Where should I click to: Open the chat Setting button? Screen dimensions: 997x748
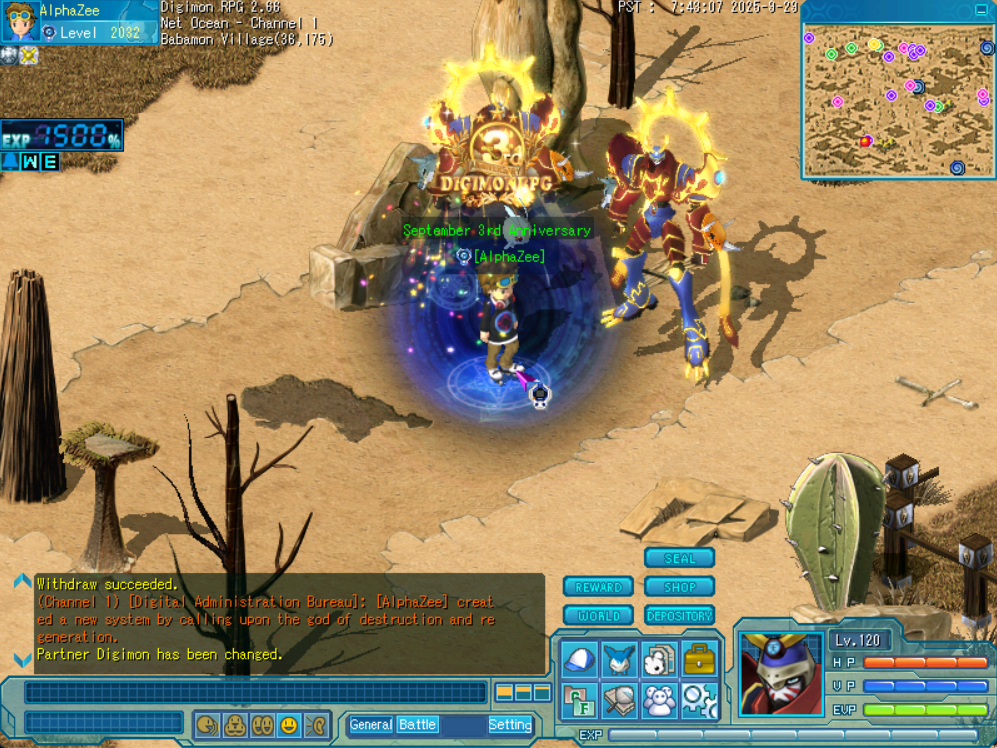pos(509,725)
